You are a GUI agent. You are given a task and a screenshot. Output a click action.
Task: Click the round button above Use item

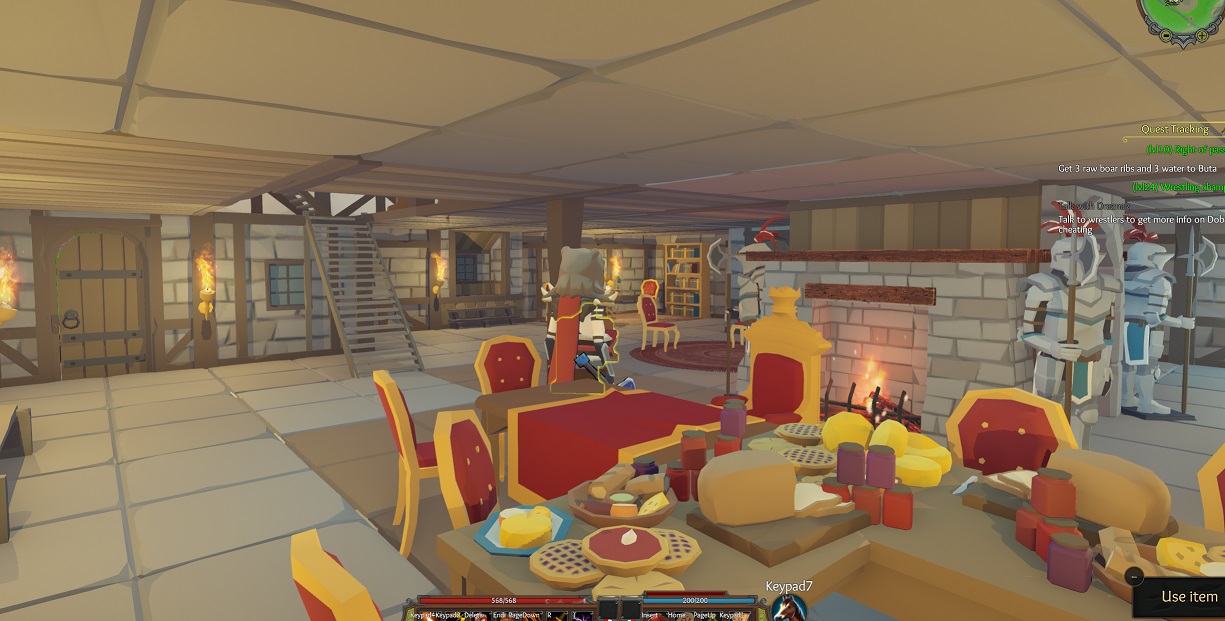point(1133,576)
